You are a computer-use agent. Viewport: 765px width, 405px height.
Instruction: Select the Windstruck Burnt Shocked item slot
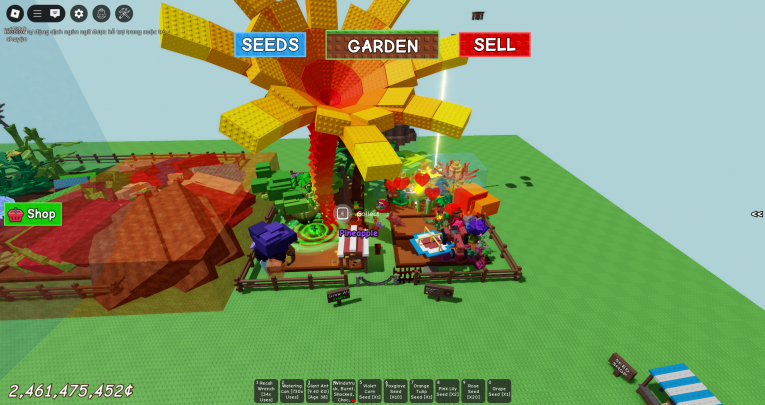pyautogui.click(x=344, y=391)
